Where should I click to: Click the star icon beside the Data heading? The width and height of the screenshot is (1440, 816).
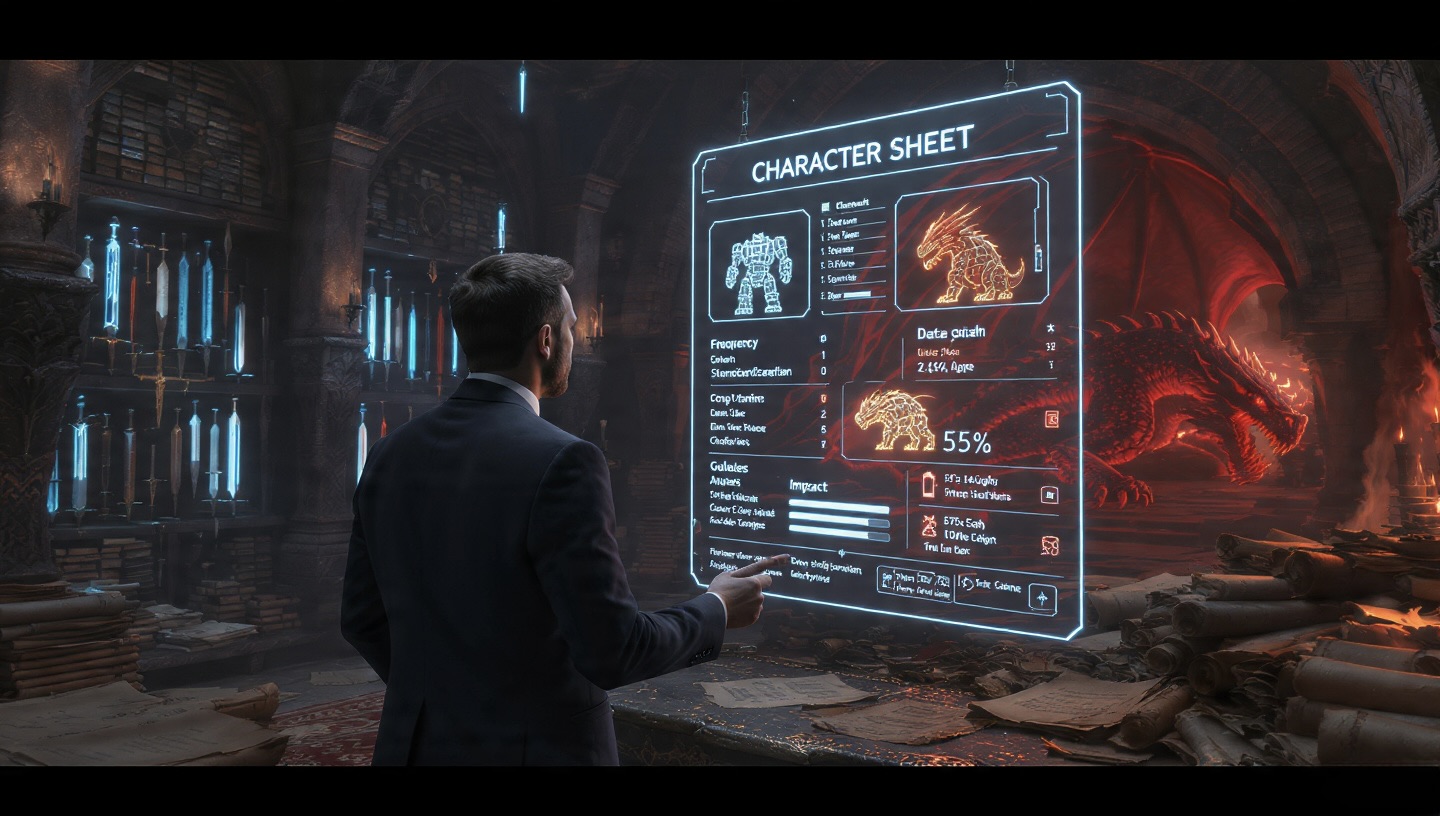click(1050, 327)
